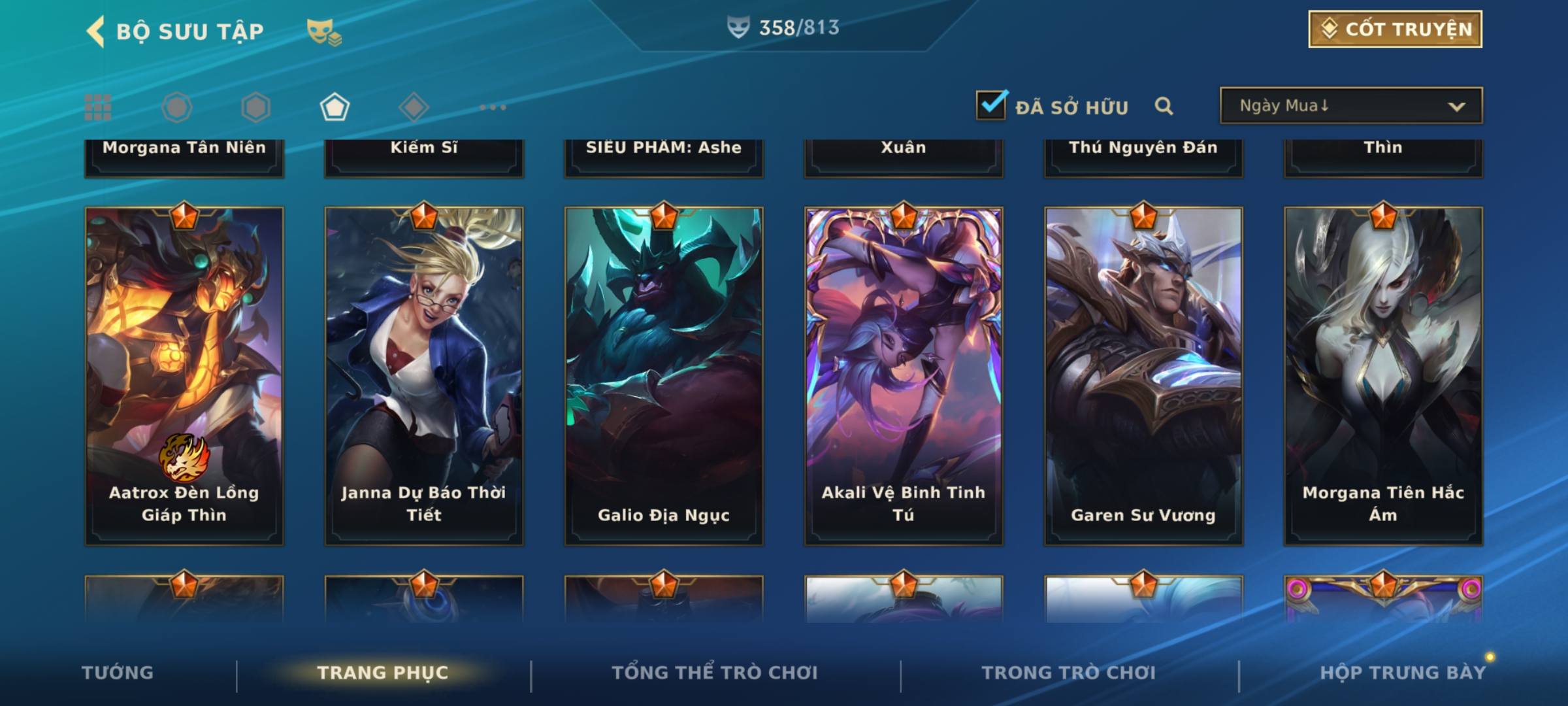Screen dimensions: 1568x706
Task: Open the skin search magnifier
Action: point(1164,106)
